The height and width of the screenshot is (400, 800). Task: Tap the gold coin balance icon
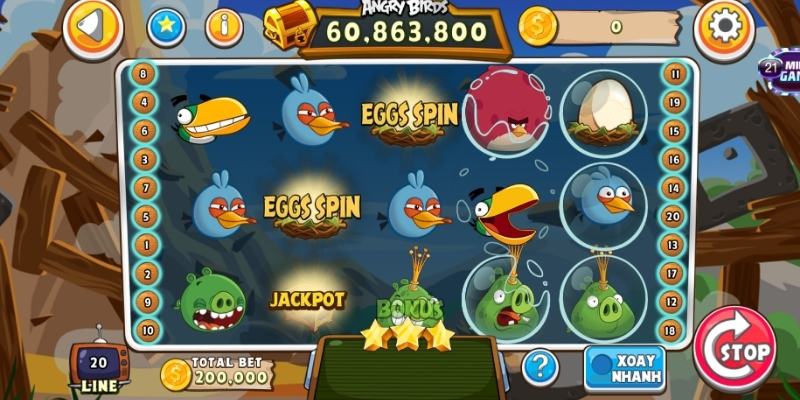(x=538, y=27)
